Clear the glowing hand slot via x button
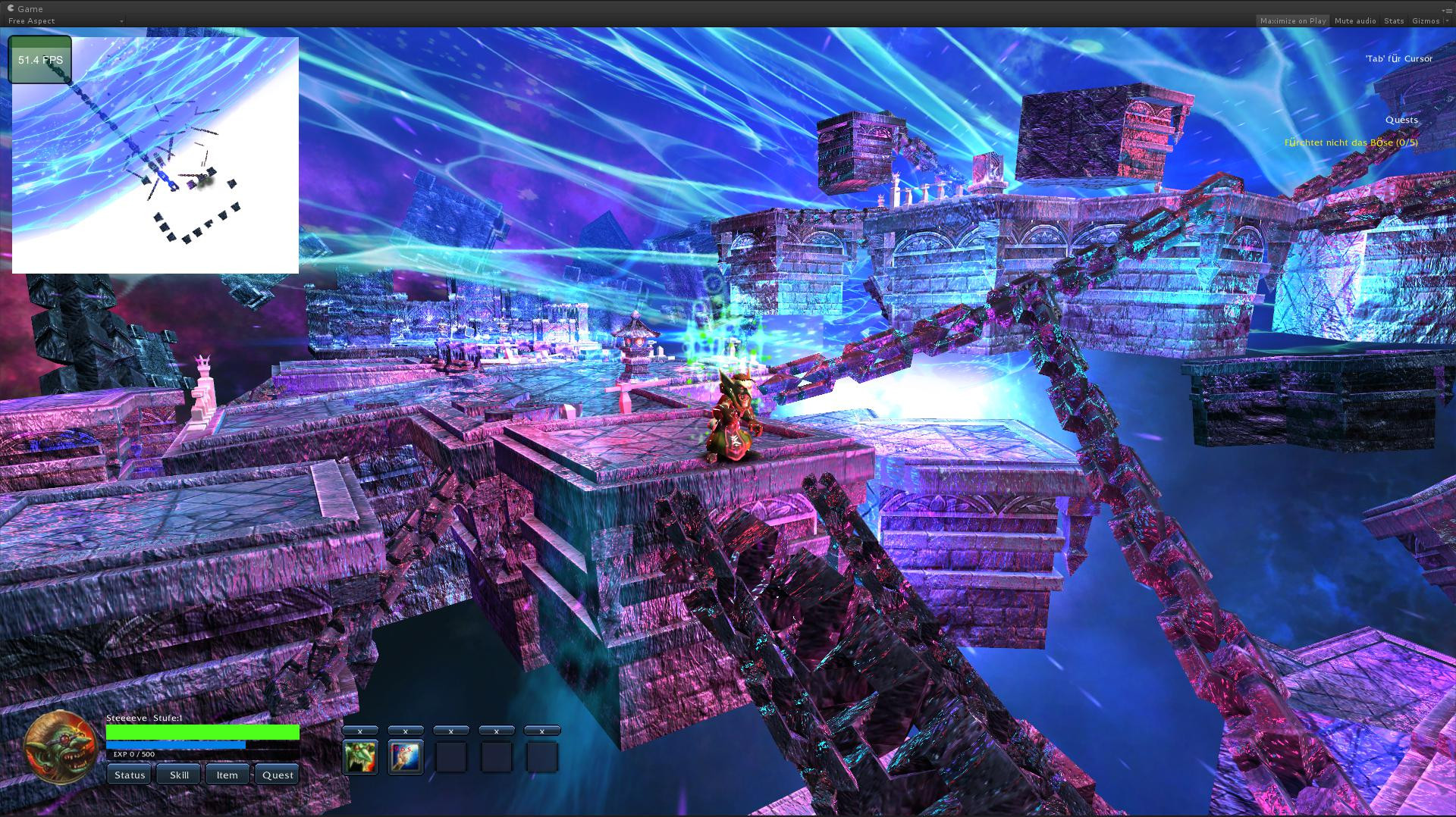 [x=406, y=731]
